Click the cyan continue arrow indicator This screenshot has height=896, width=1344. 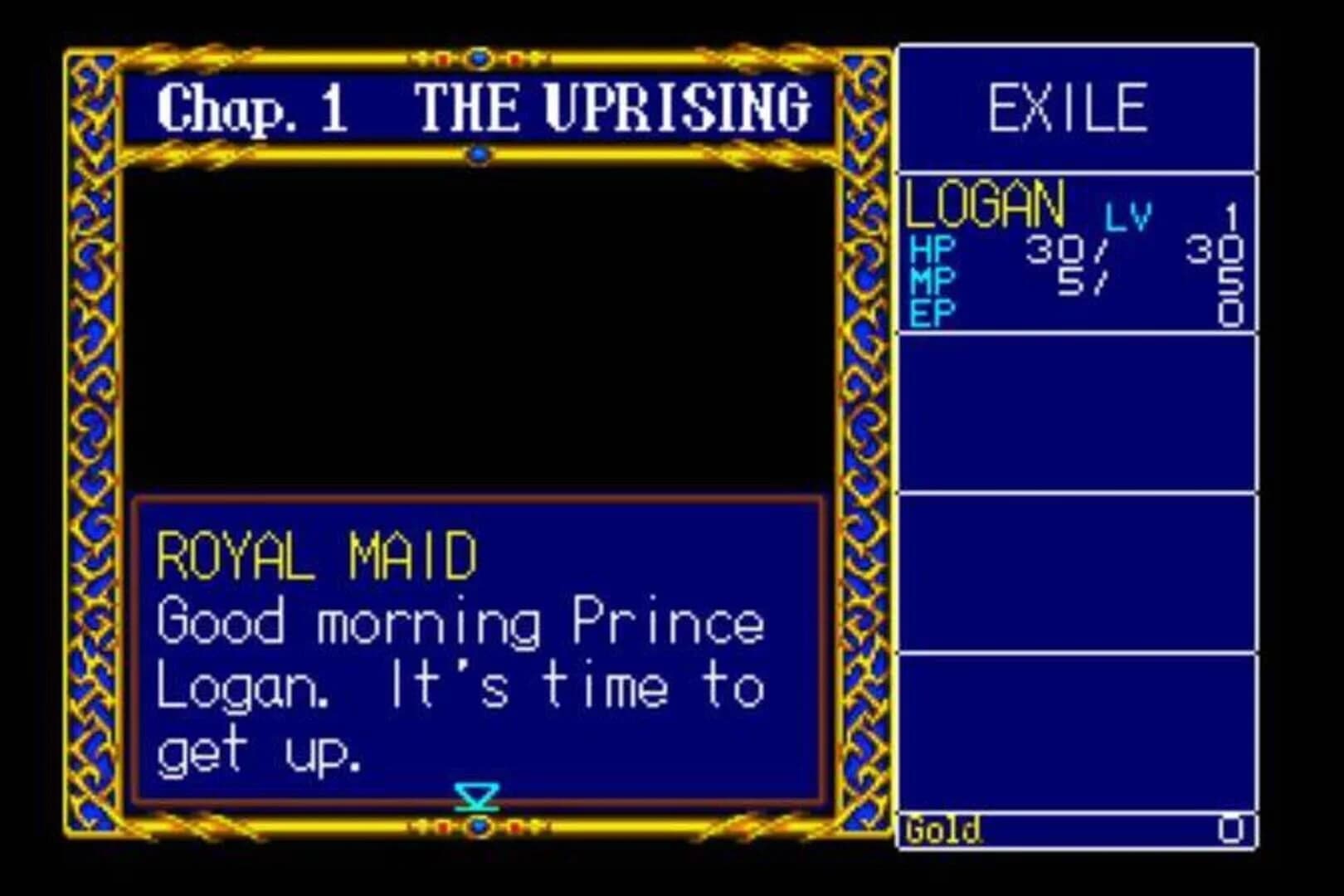coord(477,798)
